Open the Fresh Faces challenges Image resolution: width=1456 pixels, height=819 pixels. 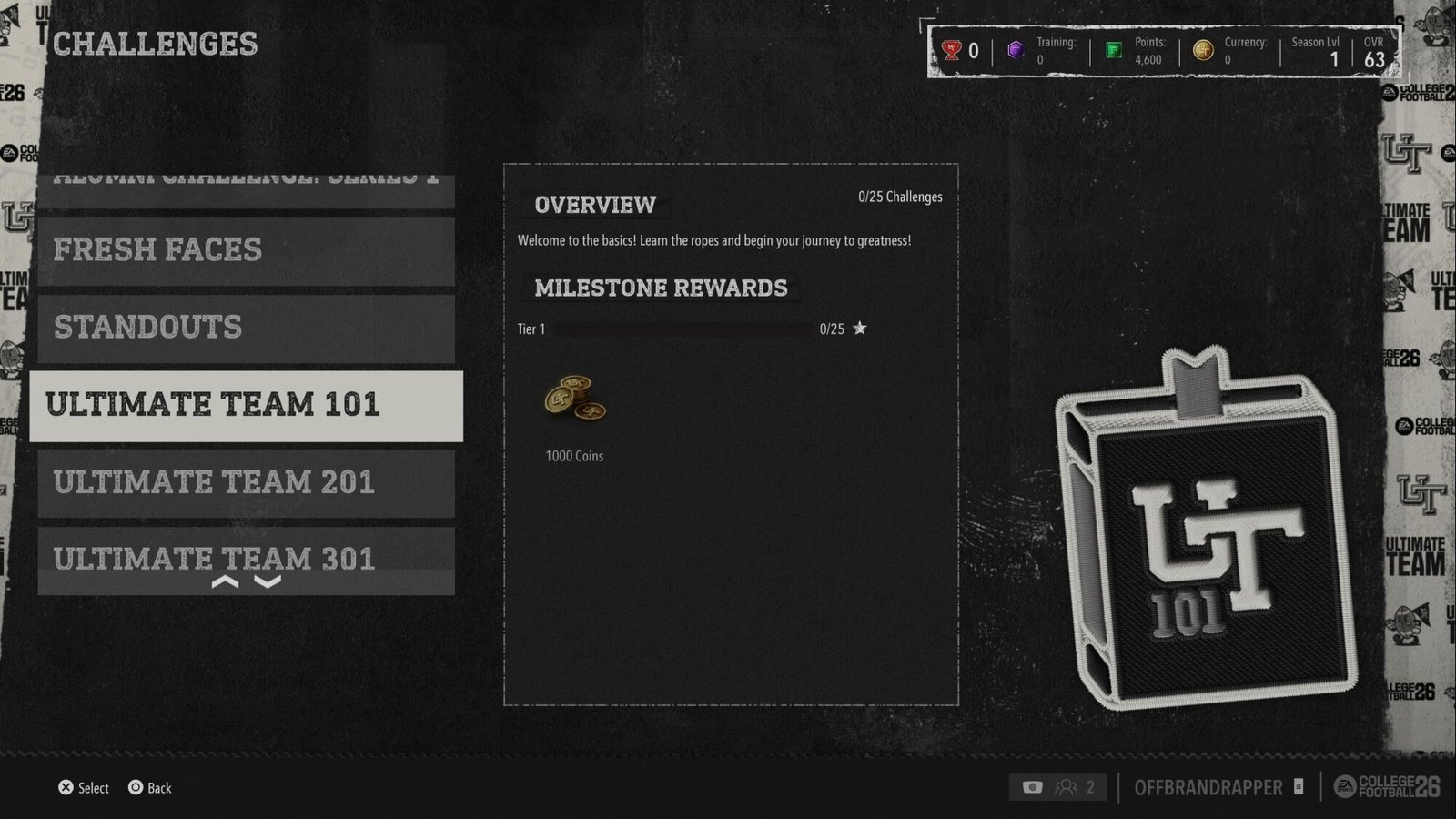point(246,250)
